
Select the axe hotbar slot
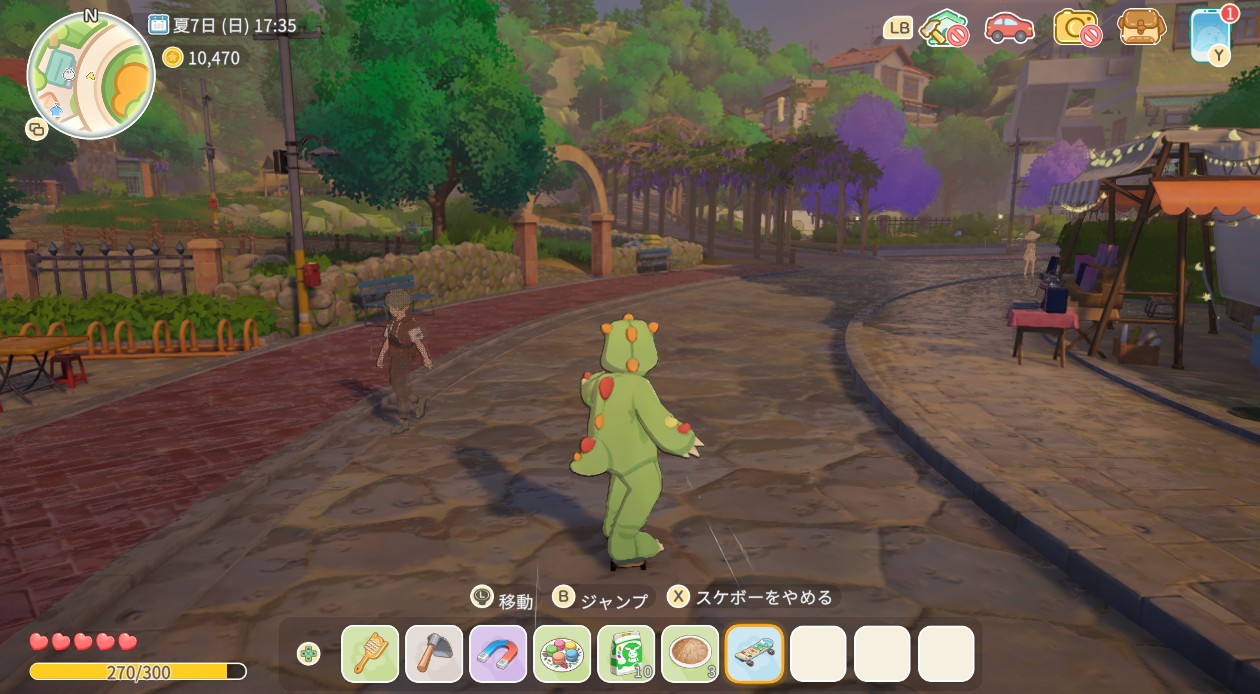434,654
